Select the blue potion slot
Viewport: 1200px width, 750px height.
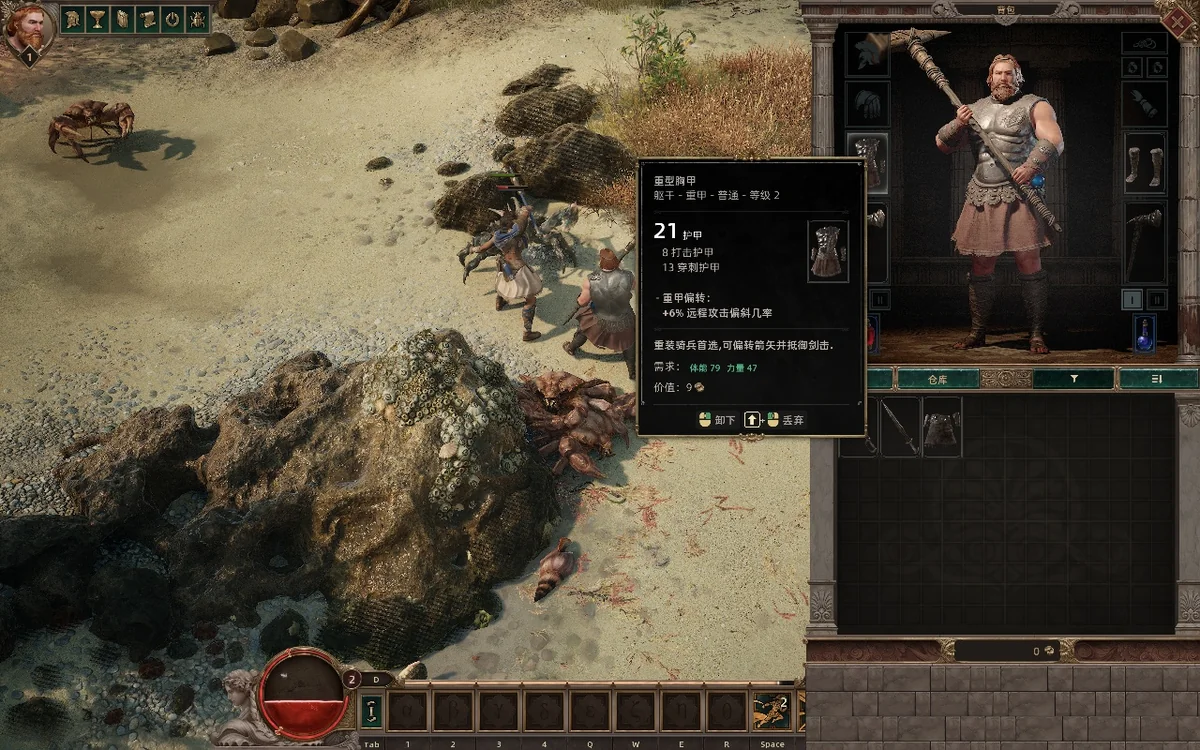pyautogui.click(x=1144, y=332)
